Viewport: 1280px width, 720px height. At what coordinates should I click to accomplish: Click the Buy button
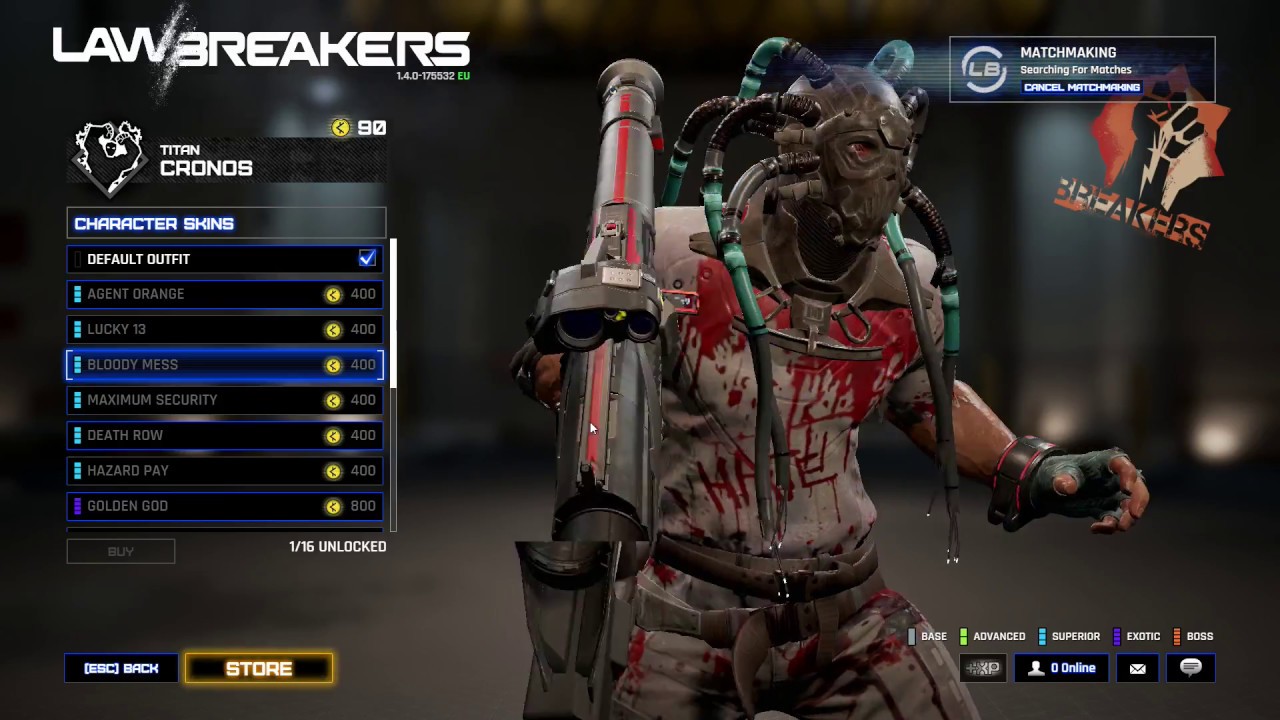click(x=121, y=551)
